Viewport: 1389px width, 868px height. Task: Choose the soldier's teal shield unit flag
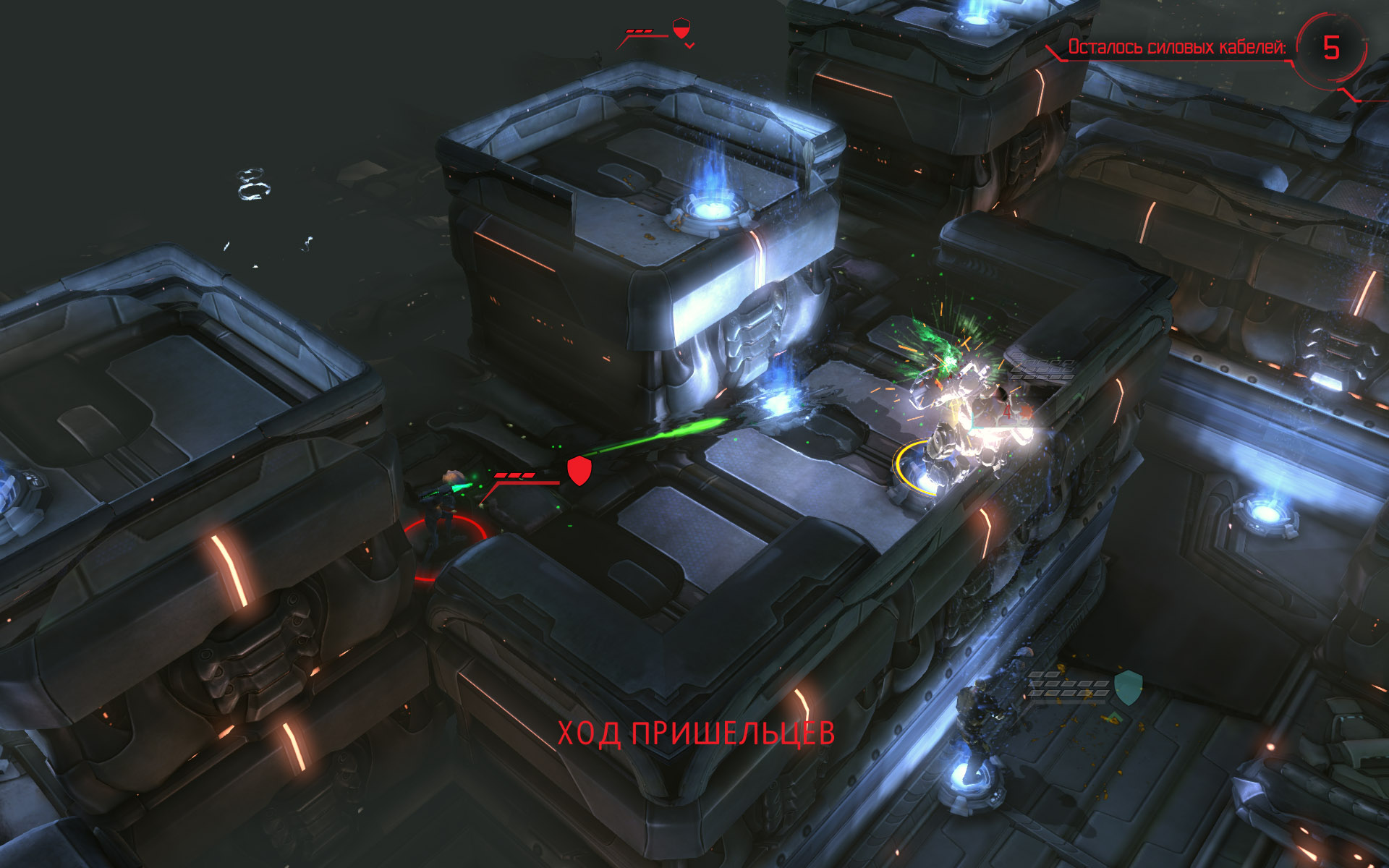1128,686
